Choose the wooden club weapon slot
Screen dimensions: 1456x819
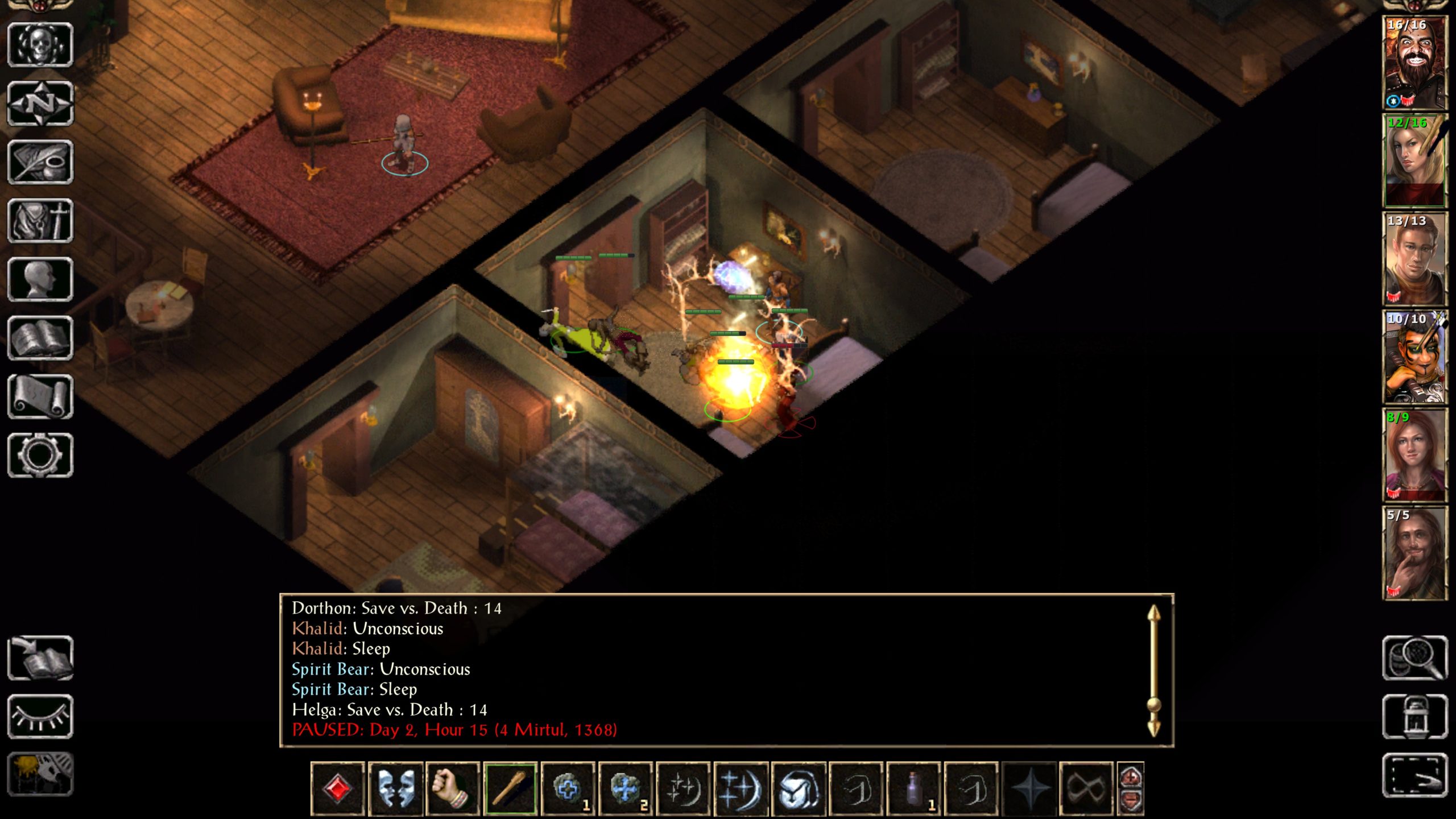(510, 789)
